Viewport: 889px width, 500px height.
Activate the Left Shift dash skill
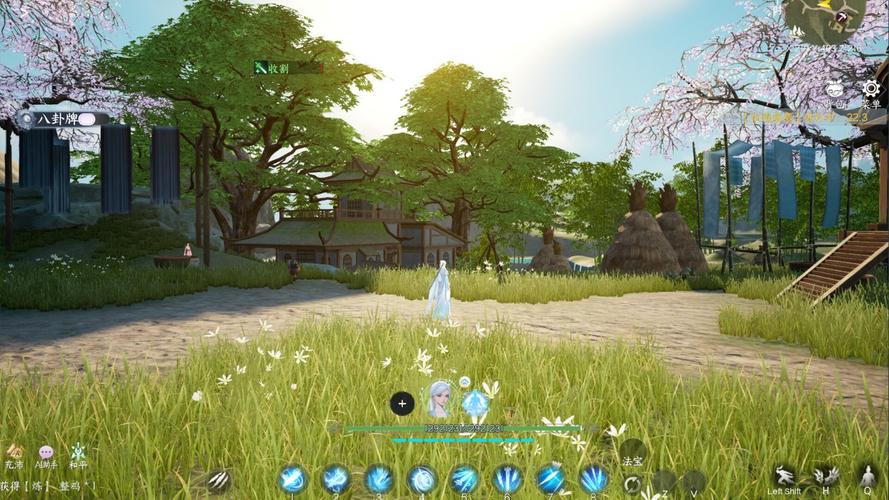coord(785,476)
